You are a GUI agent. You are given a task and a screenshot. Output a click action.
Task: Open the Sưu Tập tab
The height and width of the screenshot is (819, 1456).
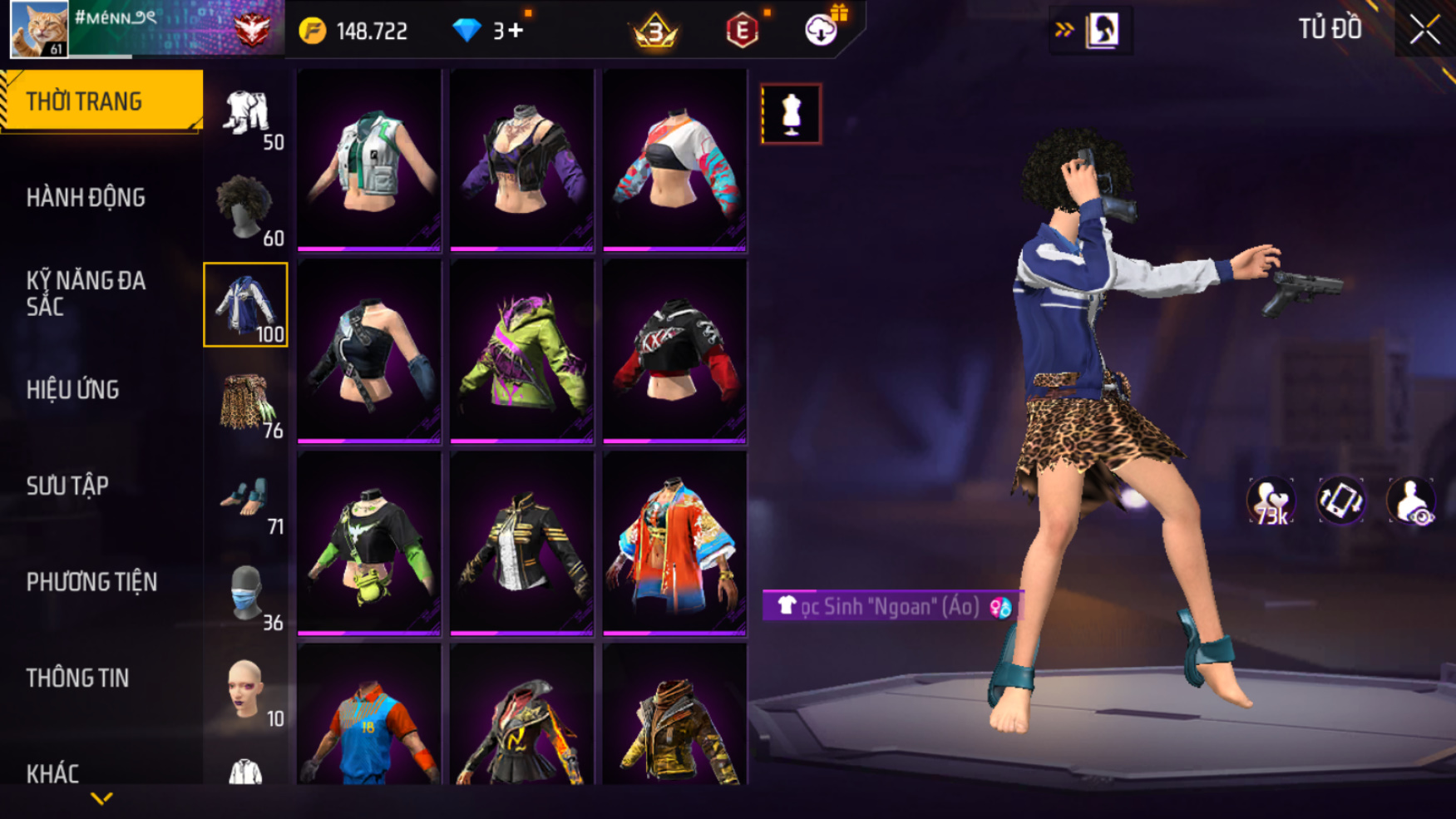tap(67, 486)
